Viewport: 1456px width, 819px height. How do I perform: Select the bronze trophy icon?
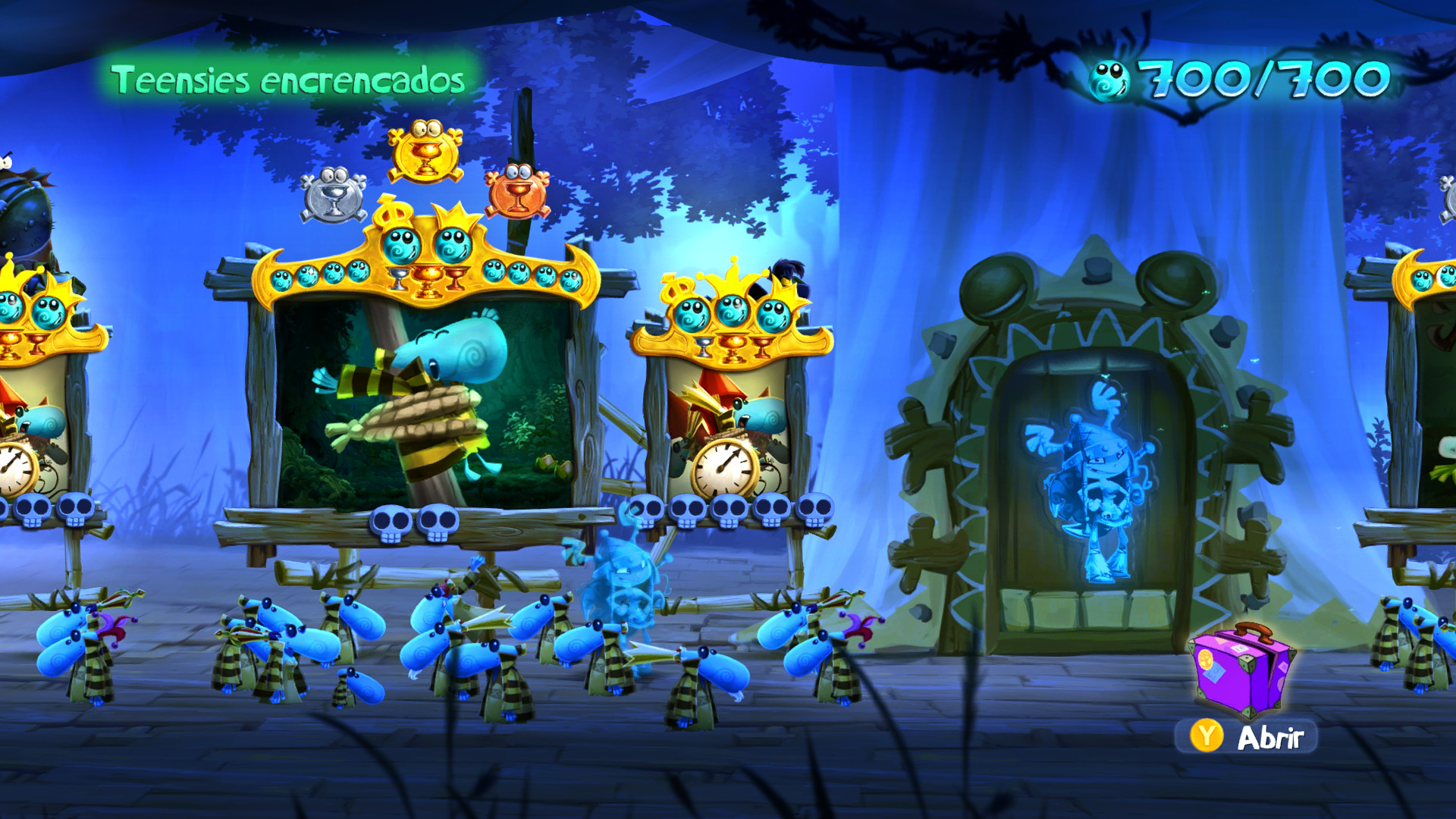(x=522, y=188)
